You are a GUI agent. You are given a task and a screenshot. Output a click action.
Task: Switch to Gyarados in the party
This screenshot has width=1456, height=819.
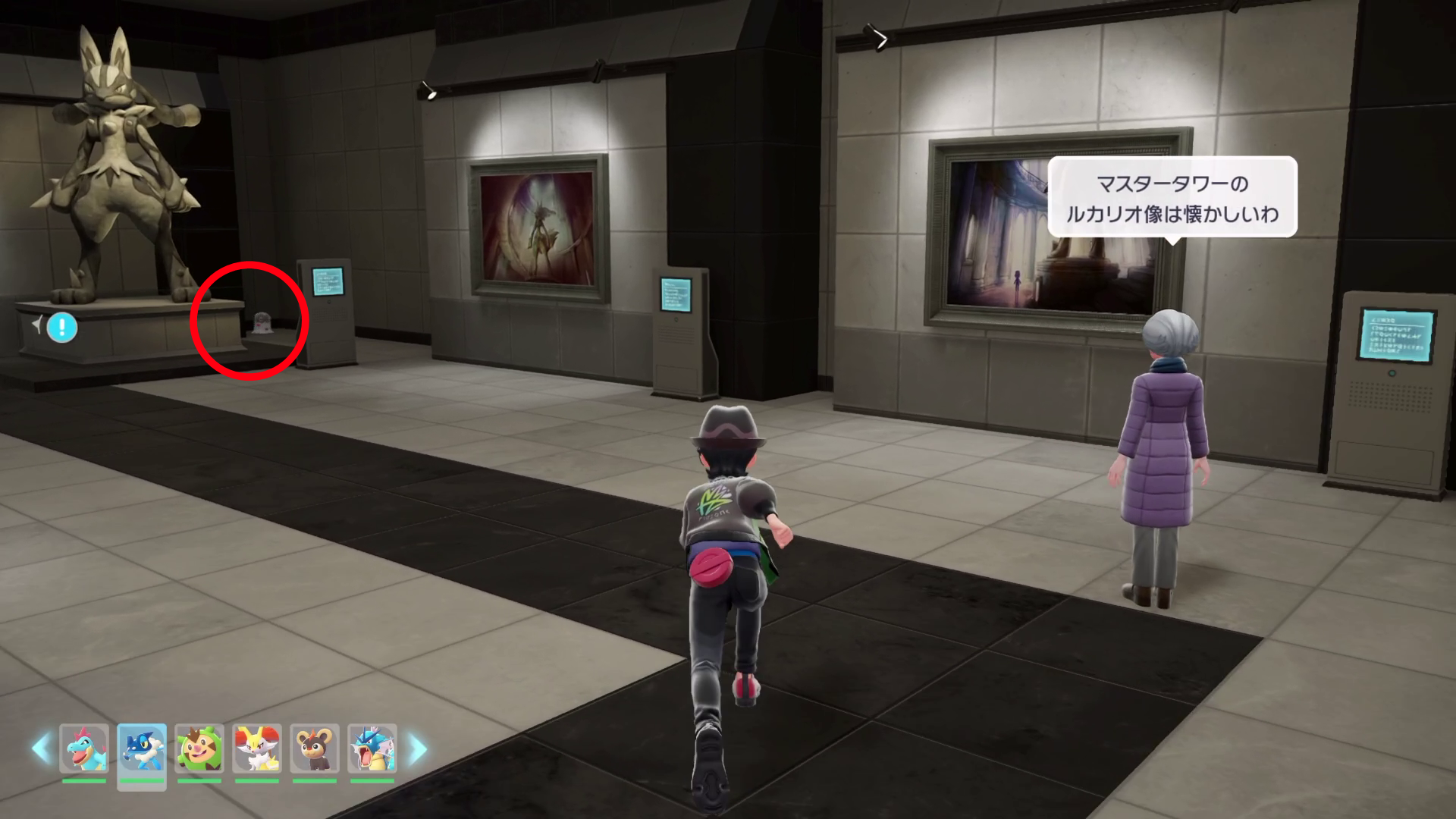click(x=372, y=748)
